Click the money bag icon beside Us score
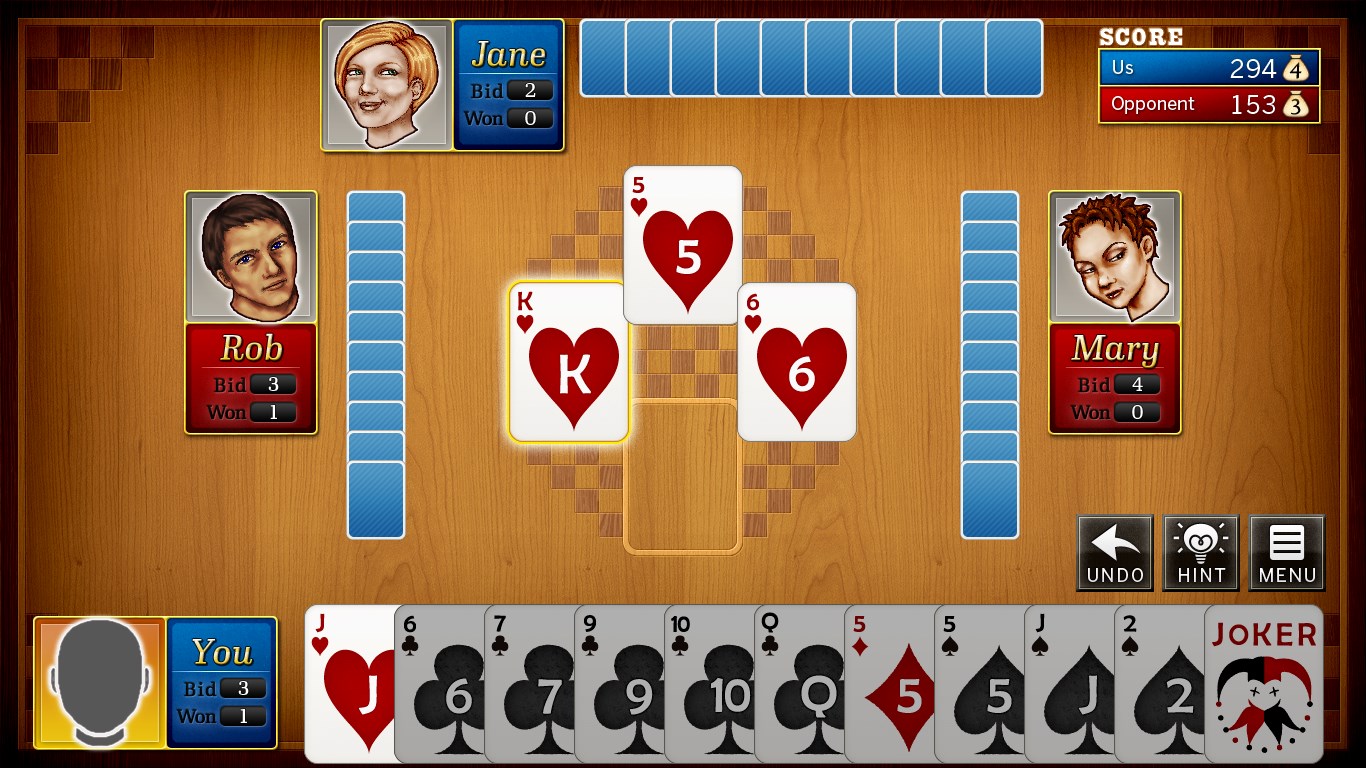This screenshot has height=768, width=1366. [1298, 68]
